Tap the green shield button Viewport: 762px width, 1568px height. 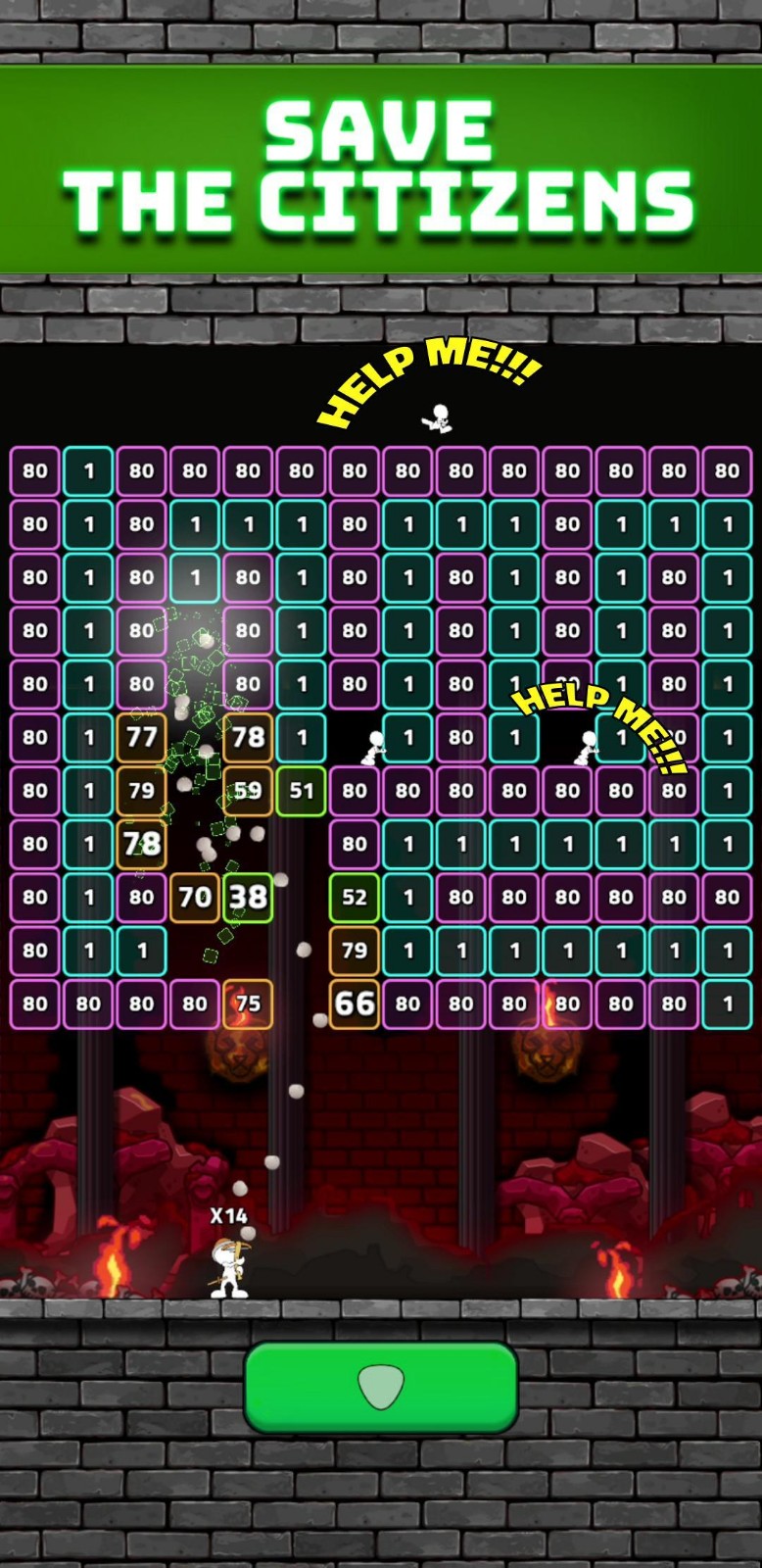(x=381, y=1387)
